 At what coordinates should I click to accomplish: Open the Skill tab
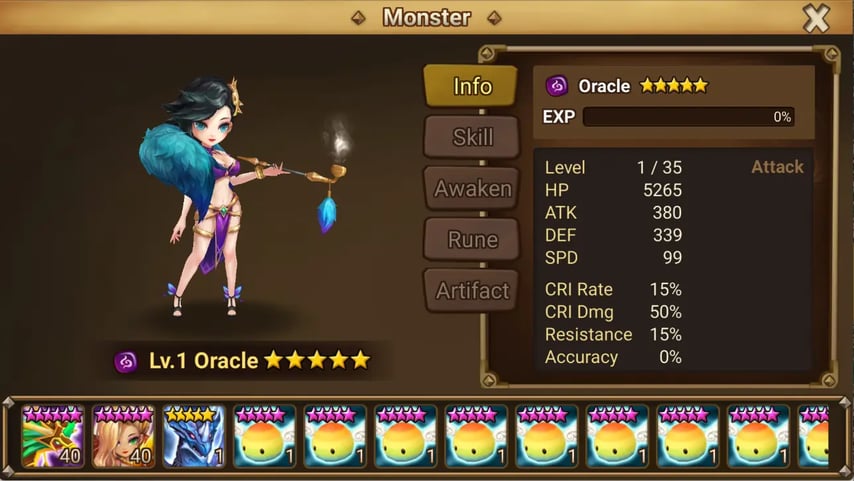pos(471,137)
